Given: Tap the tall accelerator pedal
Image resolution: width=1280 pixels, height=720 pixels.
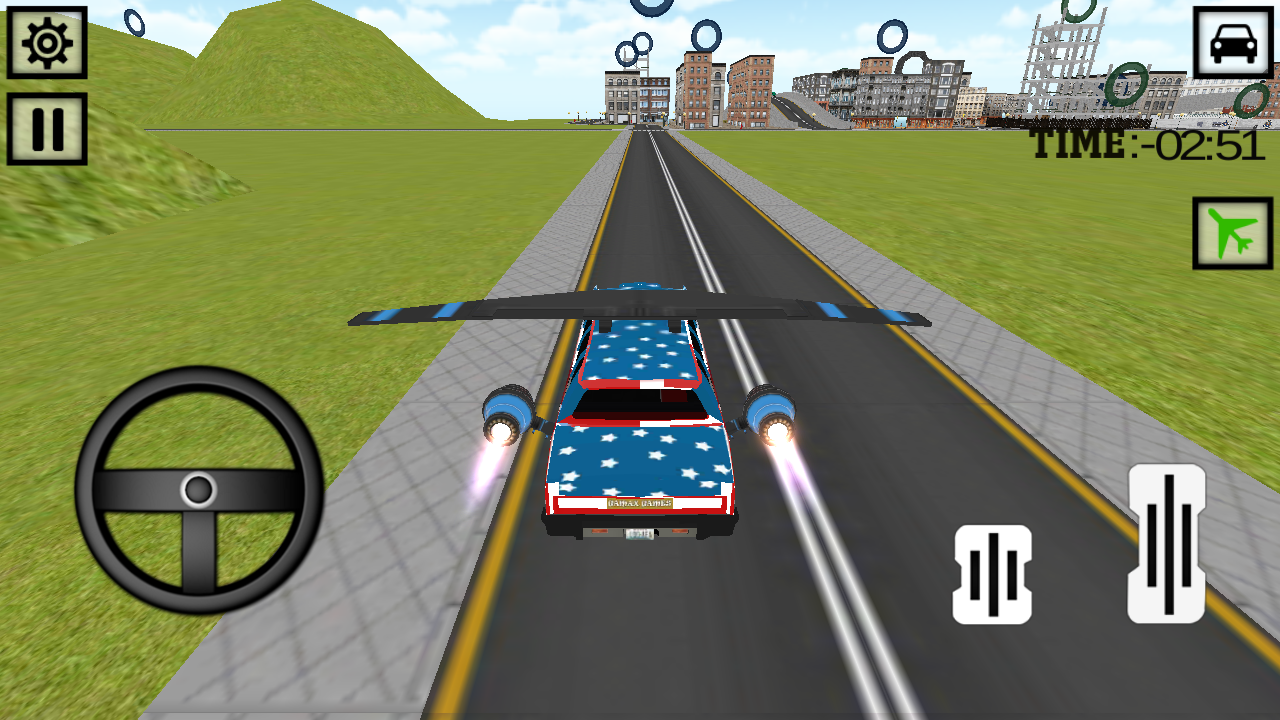Looking at the screenshot, I should coord(1166,544).
